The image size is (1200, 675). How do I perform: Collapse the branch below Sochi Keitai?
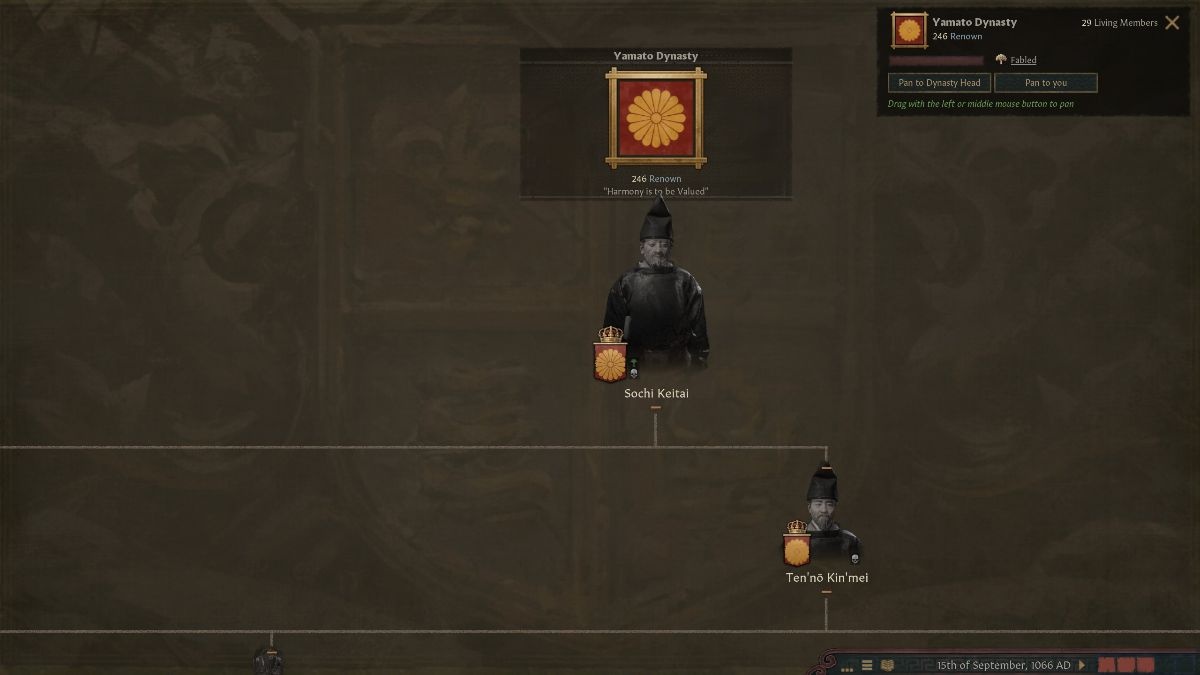click(x=656, y=408)
